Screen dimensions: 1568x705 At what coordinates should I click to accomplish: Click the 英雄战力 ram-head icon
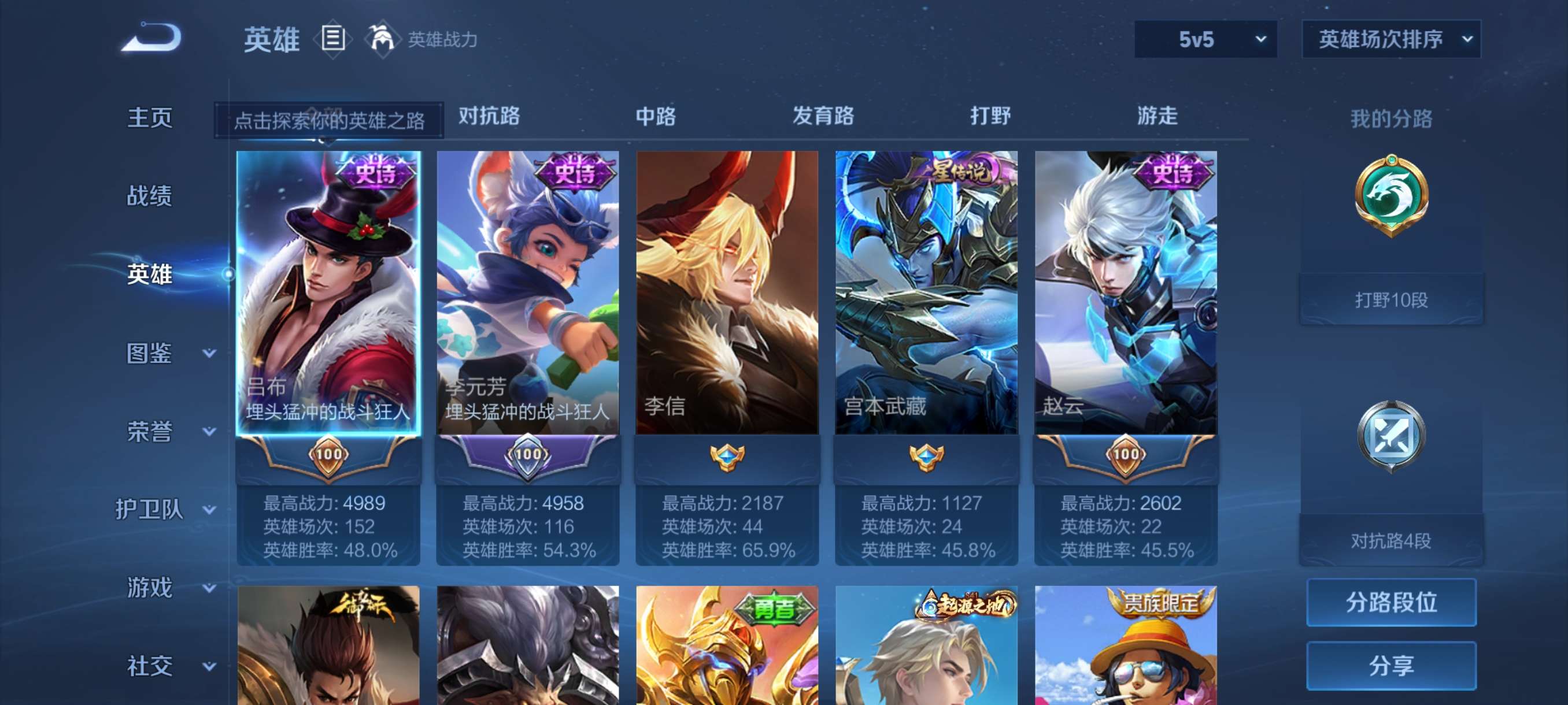pos(383,38)
